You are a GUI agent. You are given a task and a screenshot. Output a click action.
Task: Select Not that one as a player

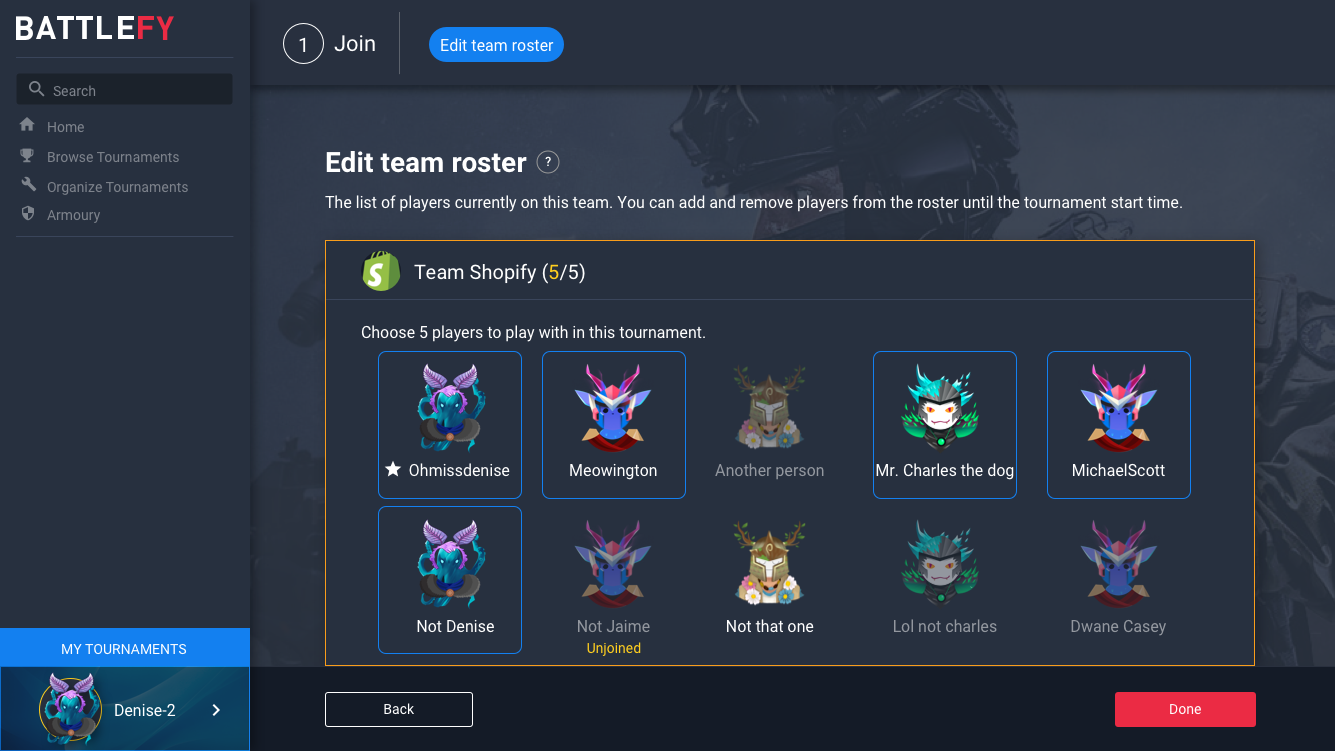click(x=768, y=580)
